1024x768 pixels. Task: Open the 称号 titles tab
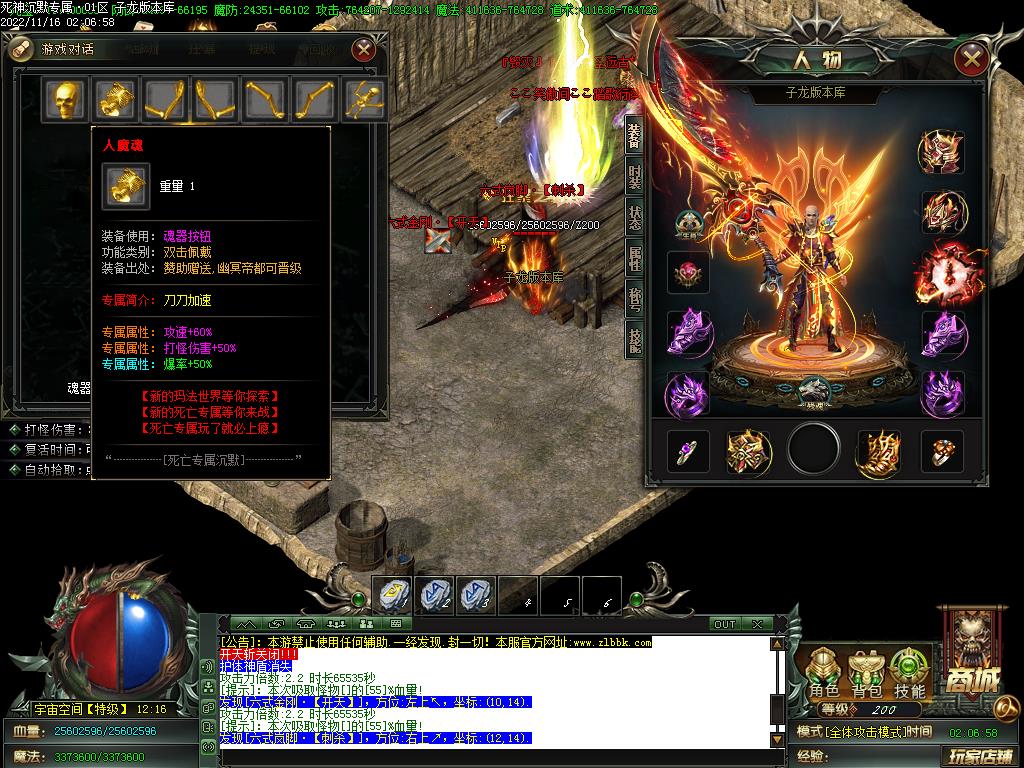(634, 300)
